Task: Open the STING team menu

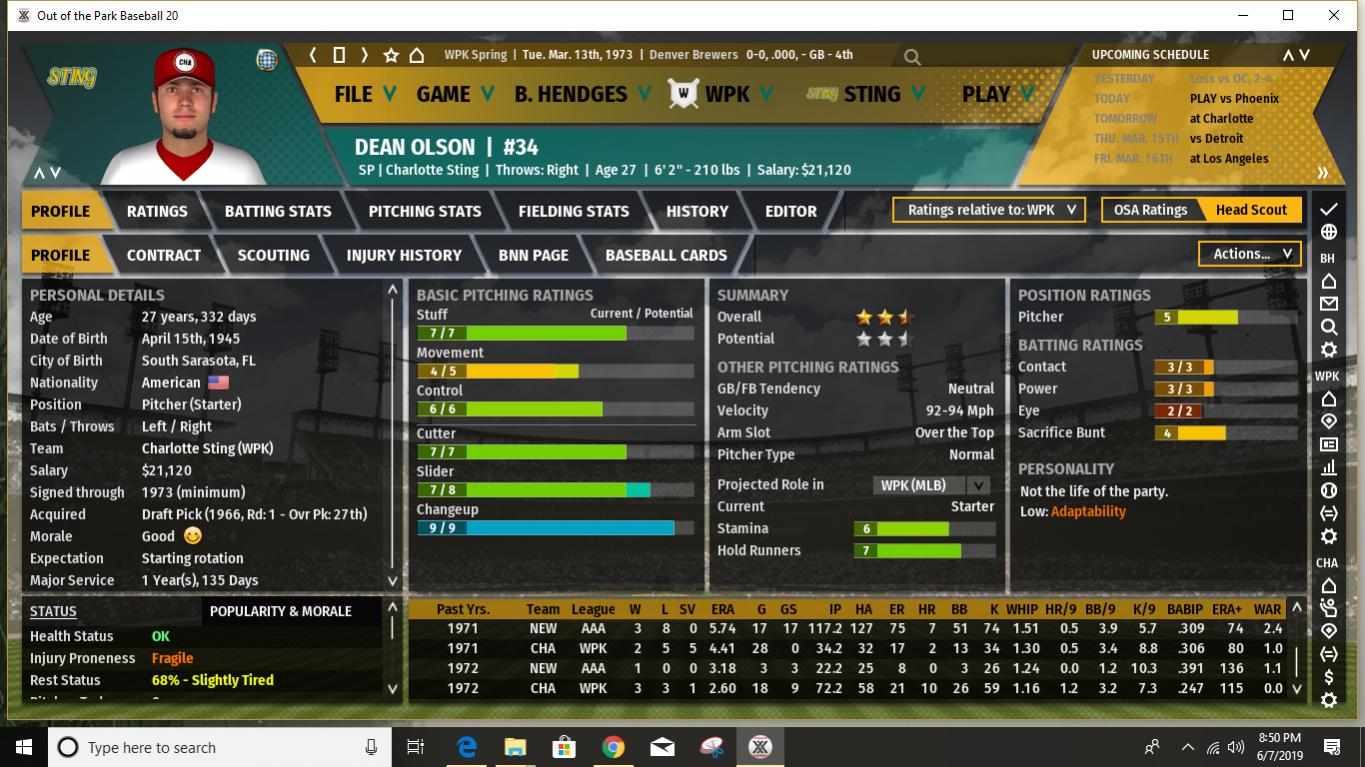Action: (x=870, y=94)
